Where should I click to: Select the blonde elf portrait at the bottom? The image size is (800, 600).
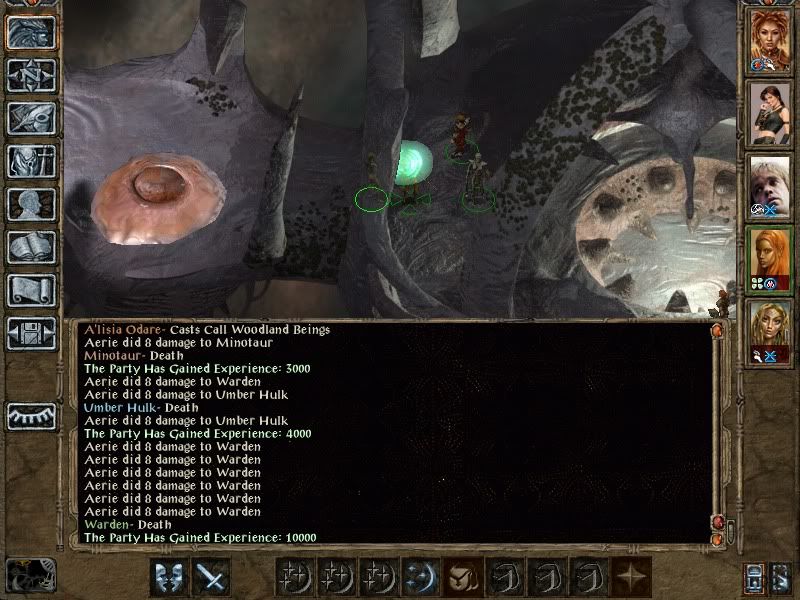770,331
